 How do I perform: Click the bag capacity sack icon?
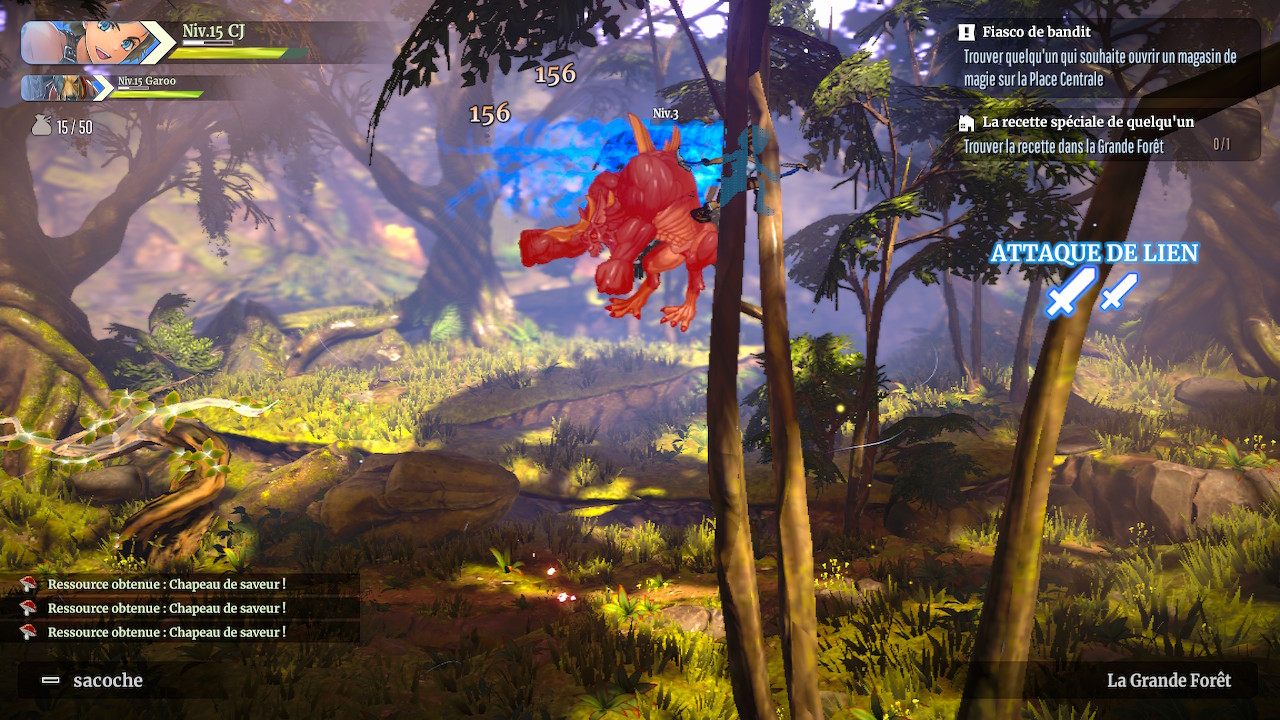41,126
